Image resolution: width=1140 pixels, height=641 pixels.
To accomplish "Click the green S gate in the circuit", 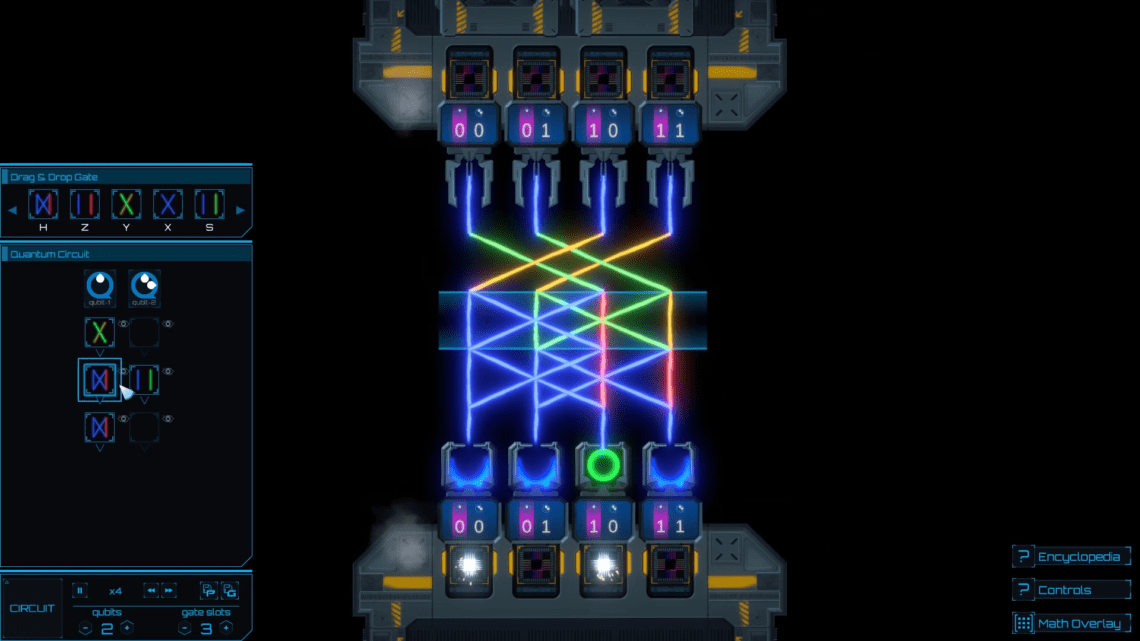I will pyautogui.click(x=144, y=379).
